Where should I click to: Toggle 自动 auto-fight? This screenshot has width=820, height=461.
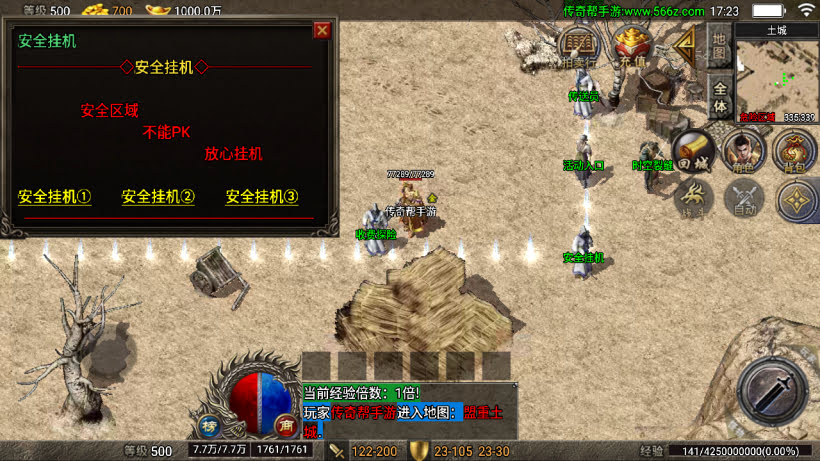click(x=743, y=198)
